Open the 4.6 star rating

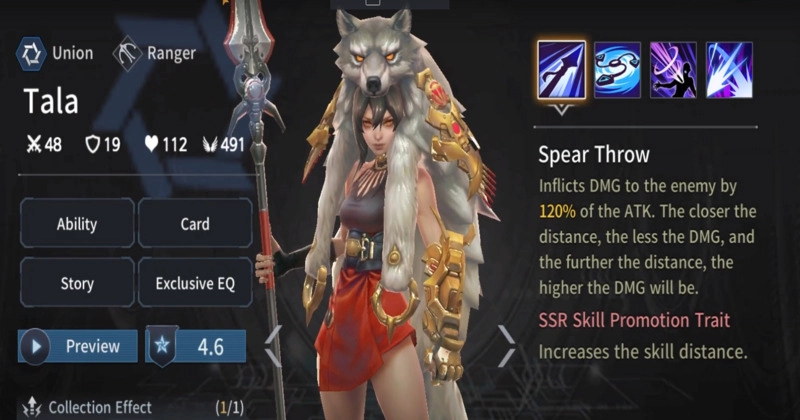(197, 347)
